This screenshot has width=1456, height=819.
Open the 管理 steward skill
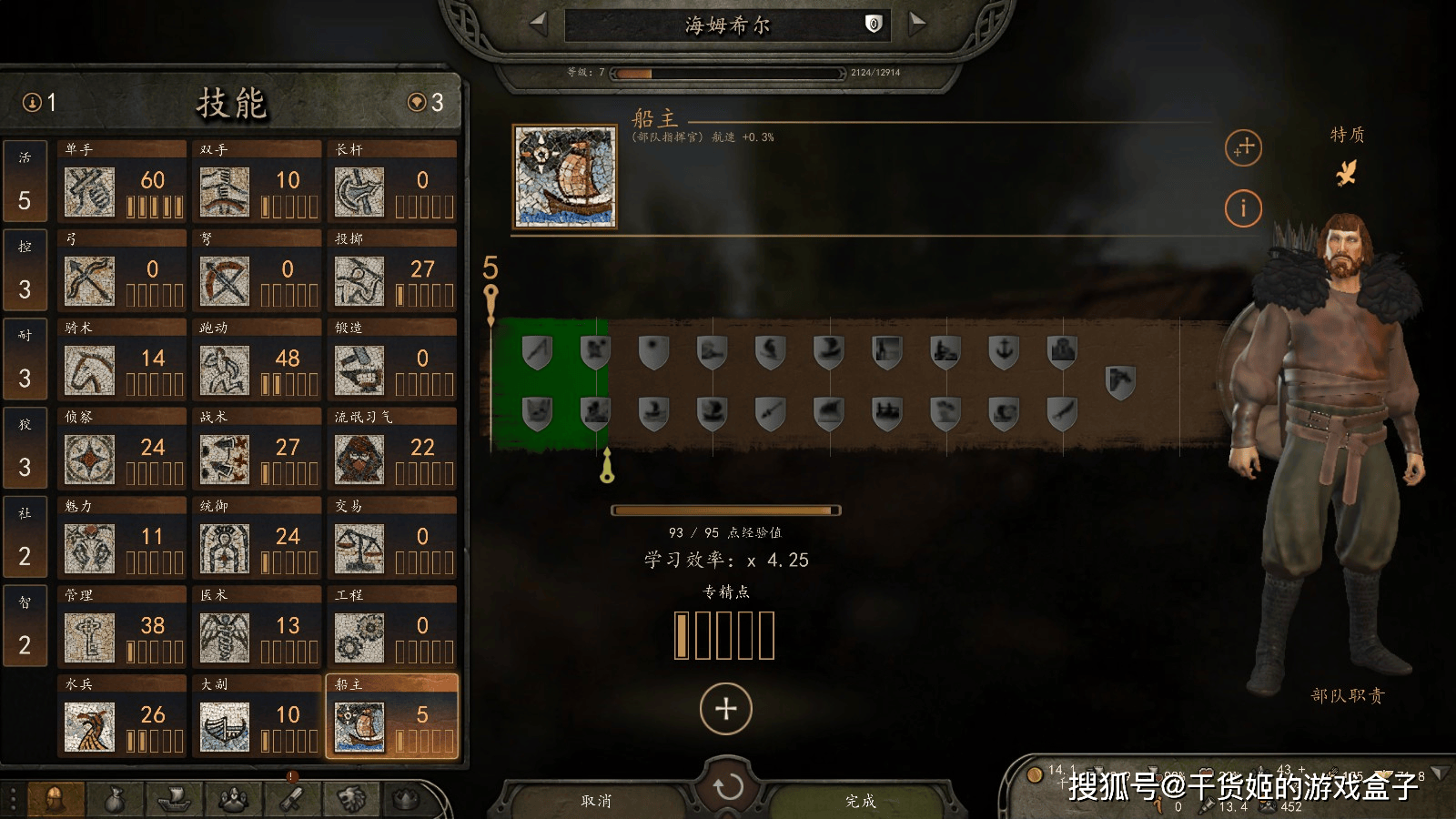tap(122, 628)
